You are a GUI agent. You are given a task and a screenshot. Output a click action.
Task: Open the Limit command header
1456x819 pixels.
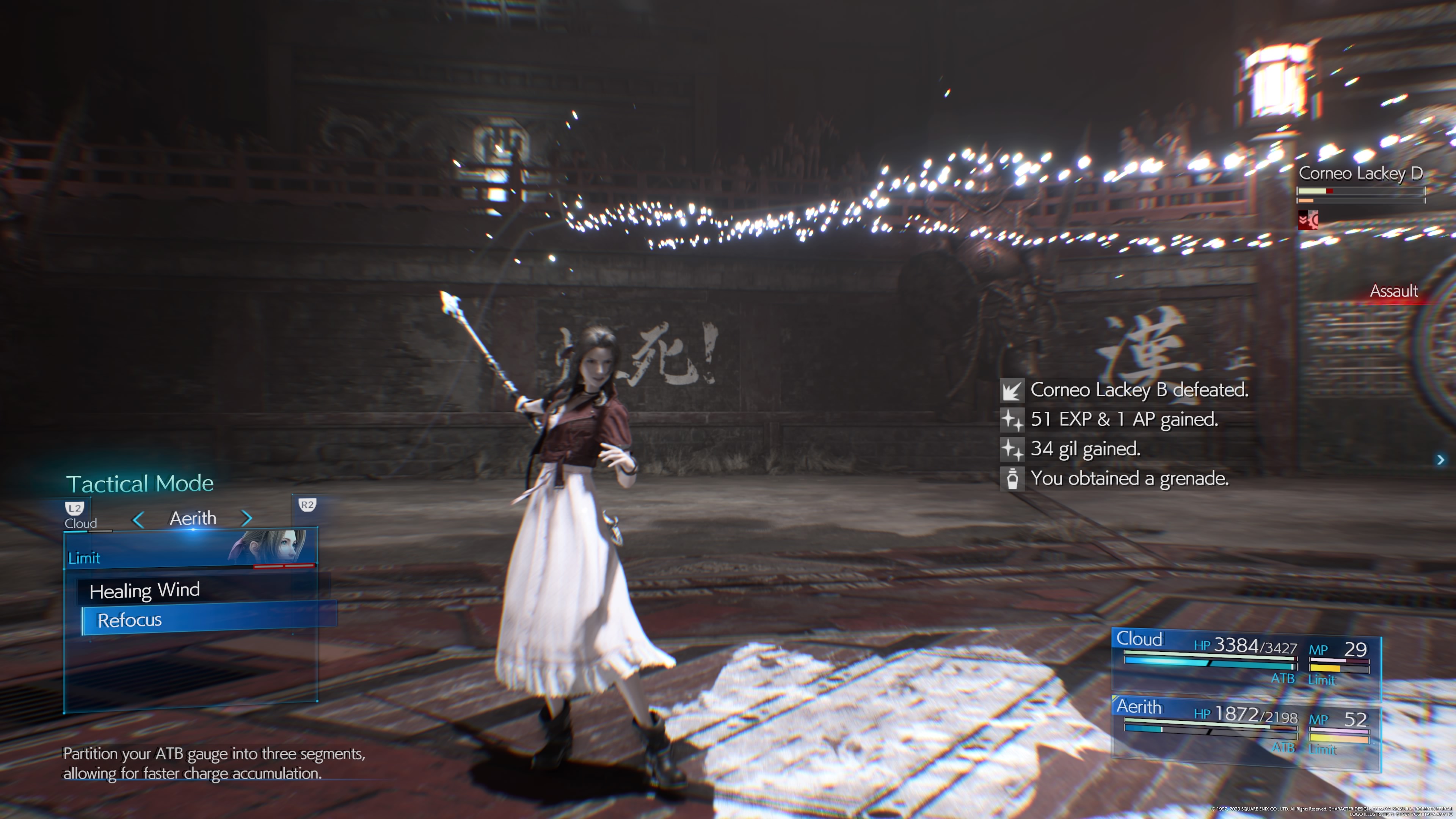pos(84,559)
